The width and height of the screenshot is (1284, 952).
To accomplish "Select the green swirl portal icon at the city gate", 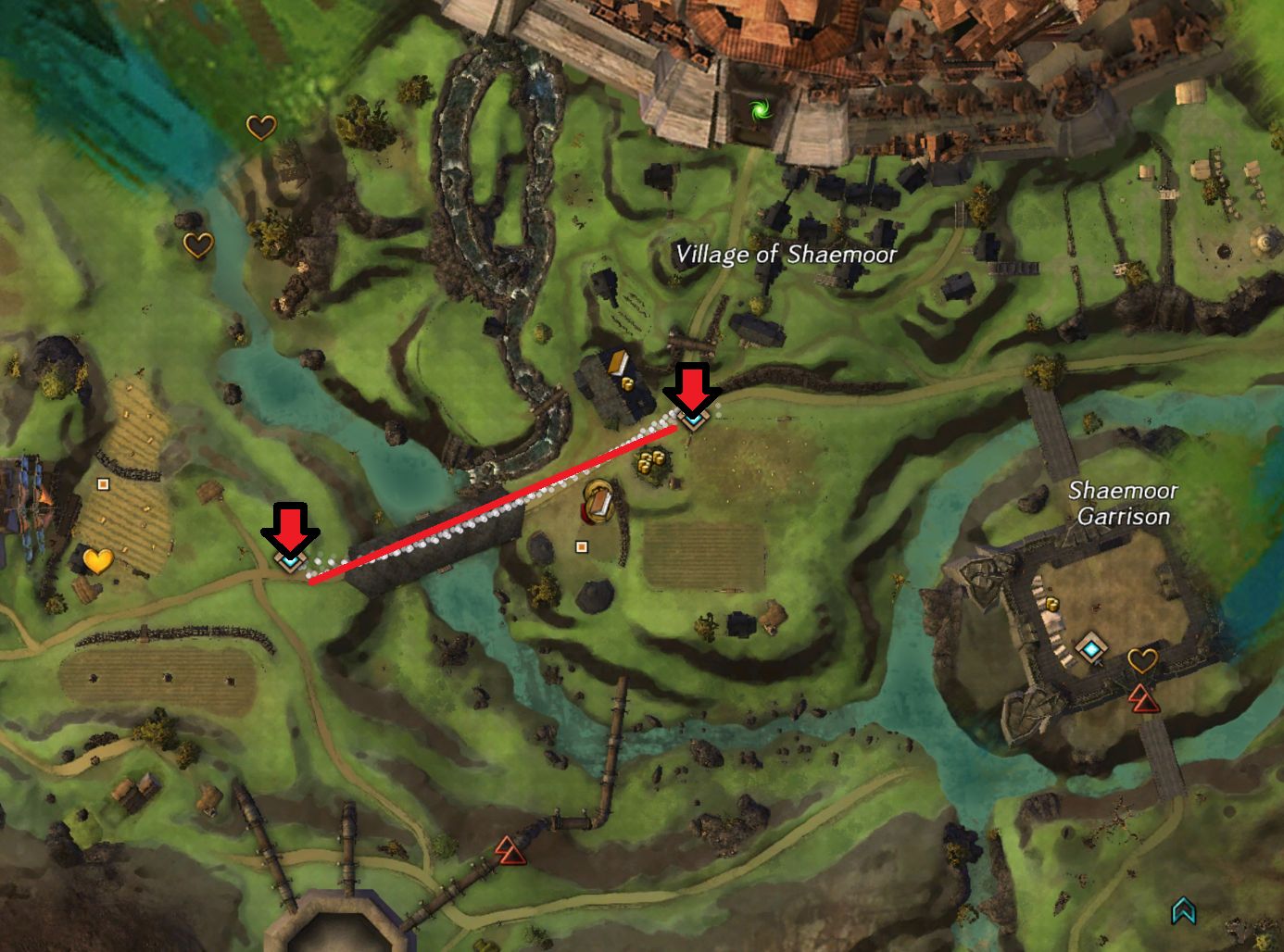I will [x=761, y=112].
